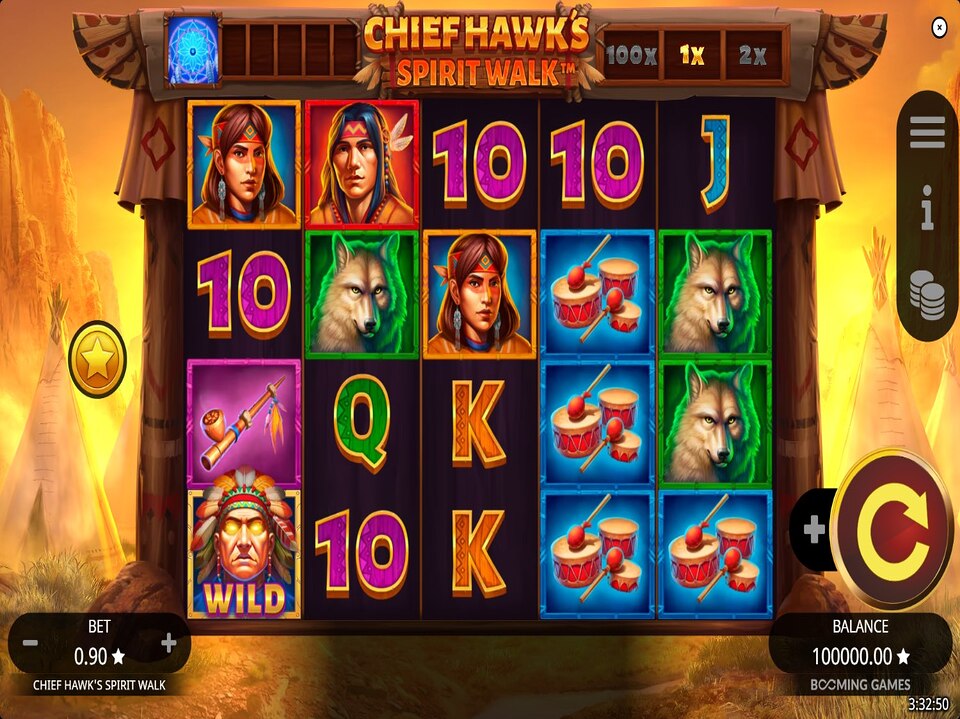960x719 pixels.
Task: Open the hamburger menu
Action: pos(927,132)
